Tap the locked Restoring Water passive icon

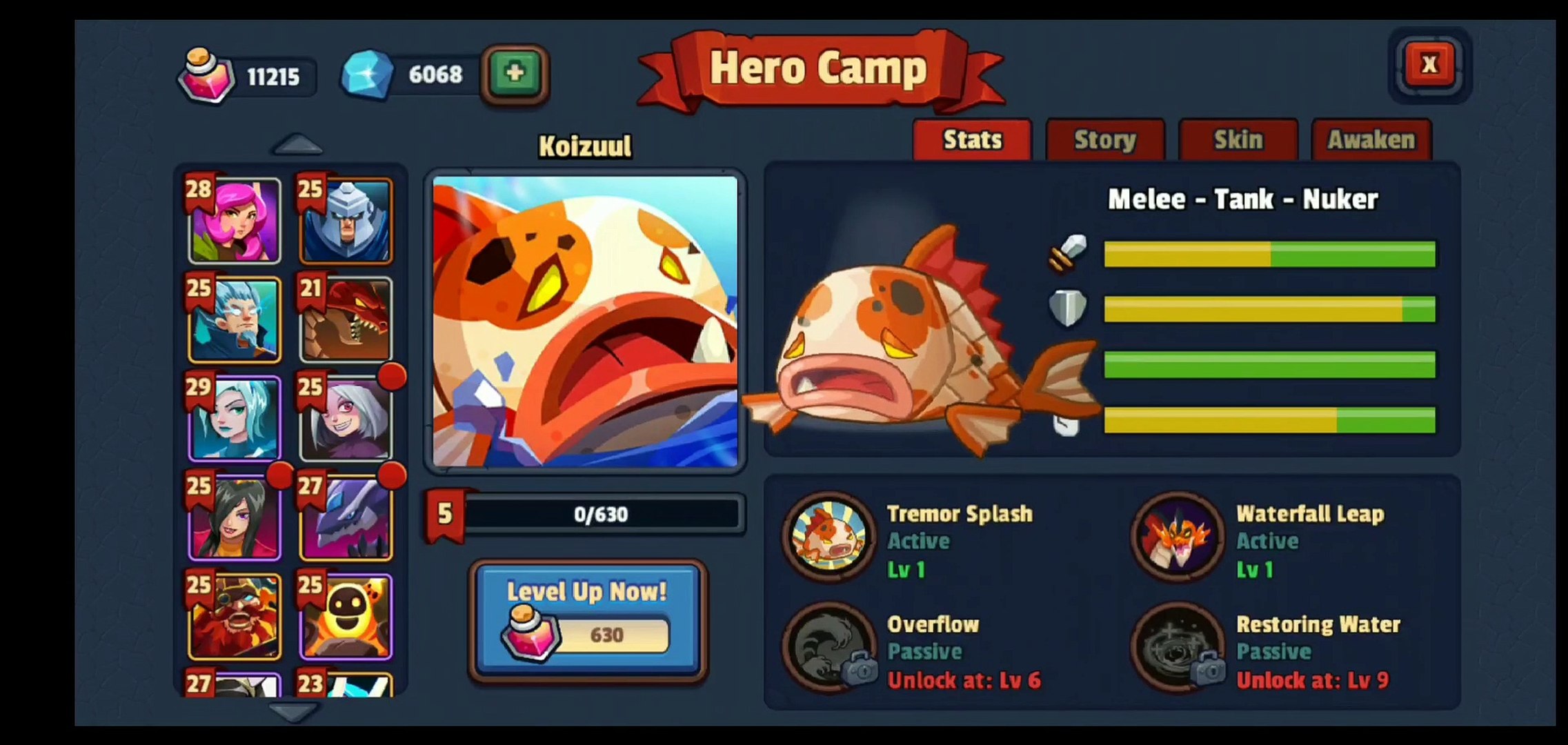pyautogui.click(x=1178, y=647)
